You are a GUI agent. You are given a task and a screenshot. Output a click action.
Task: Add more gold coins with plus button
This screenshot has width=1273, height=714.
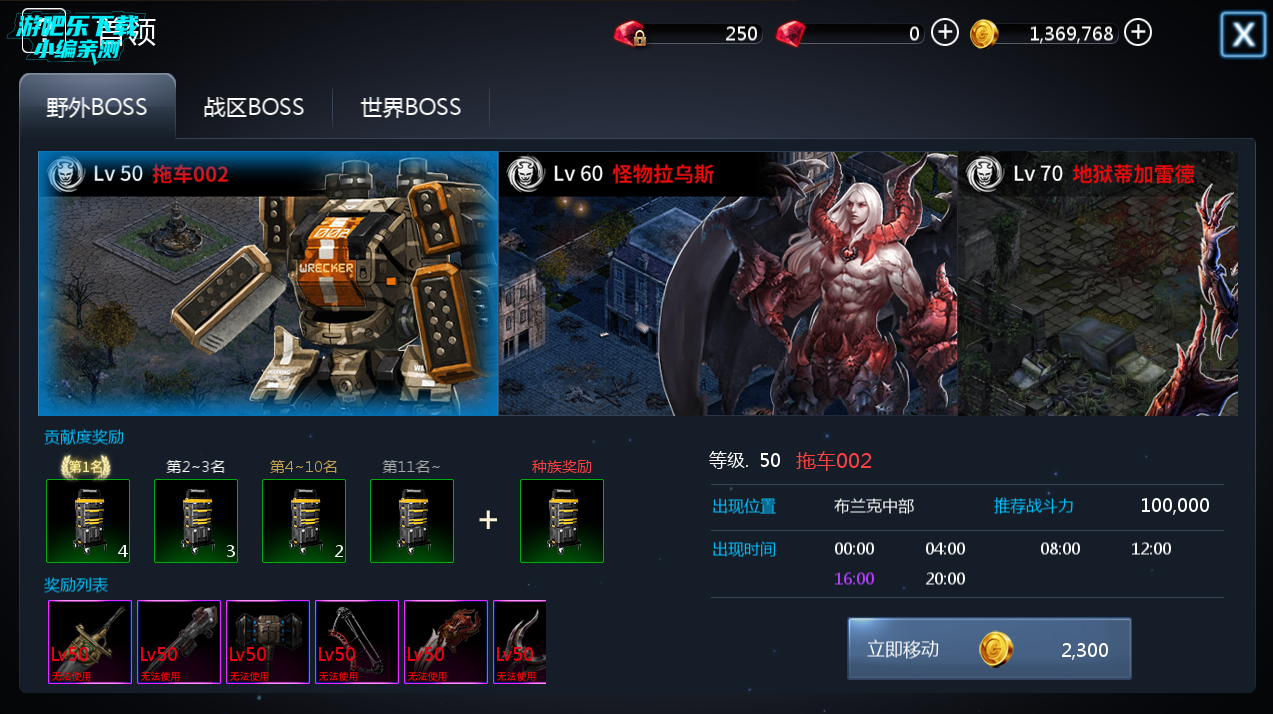click(1137, 33)
